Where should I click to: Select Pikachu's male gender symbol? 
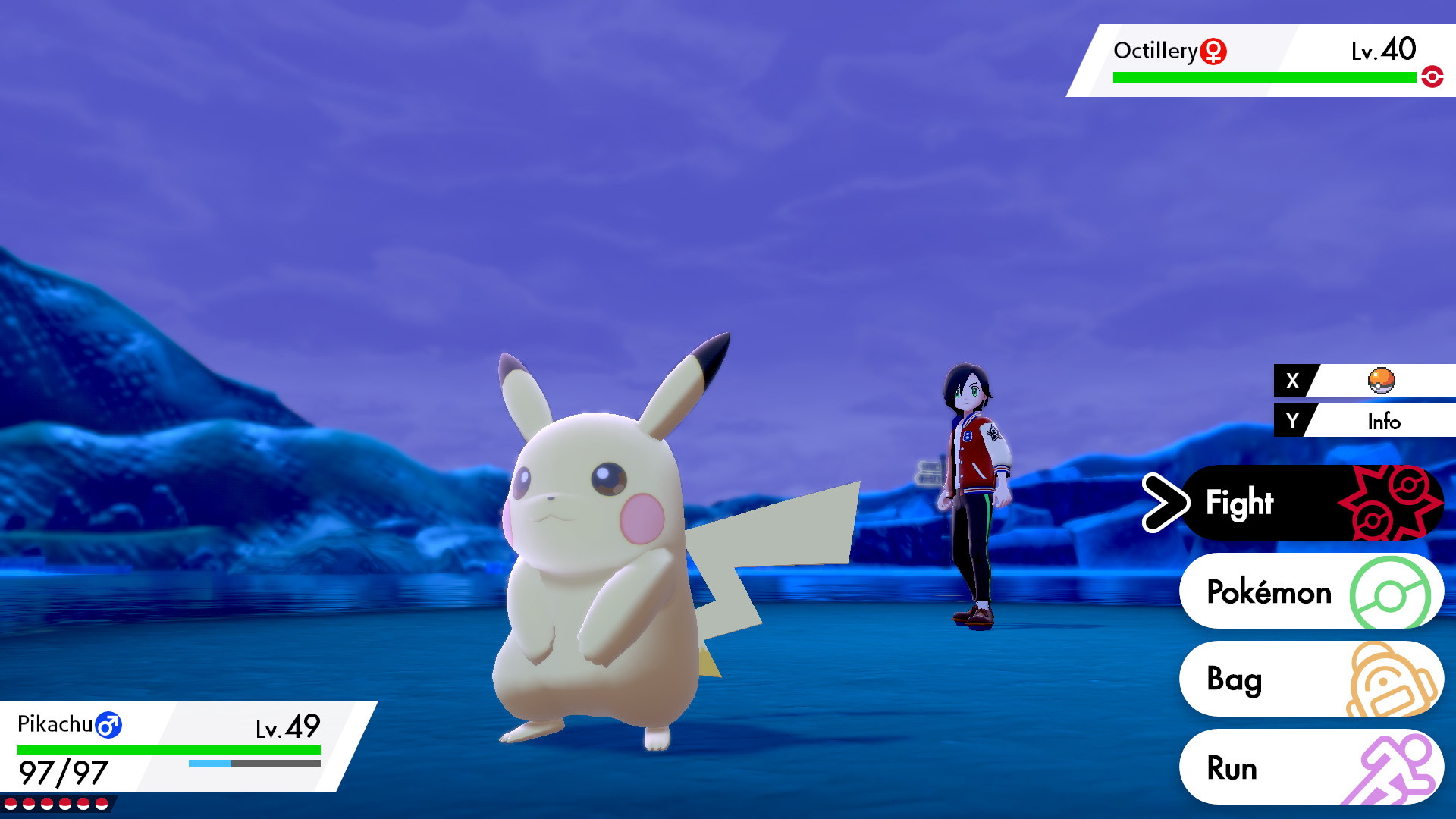pos(108,725)
